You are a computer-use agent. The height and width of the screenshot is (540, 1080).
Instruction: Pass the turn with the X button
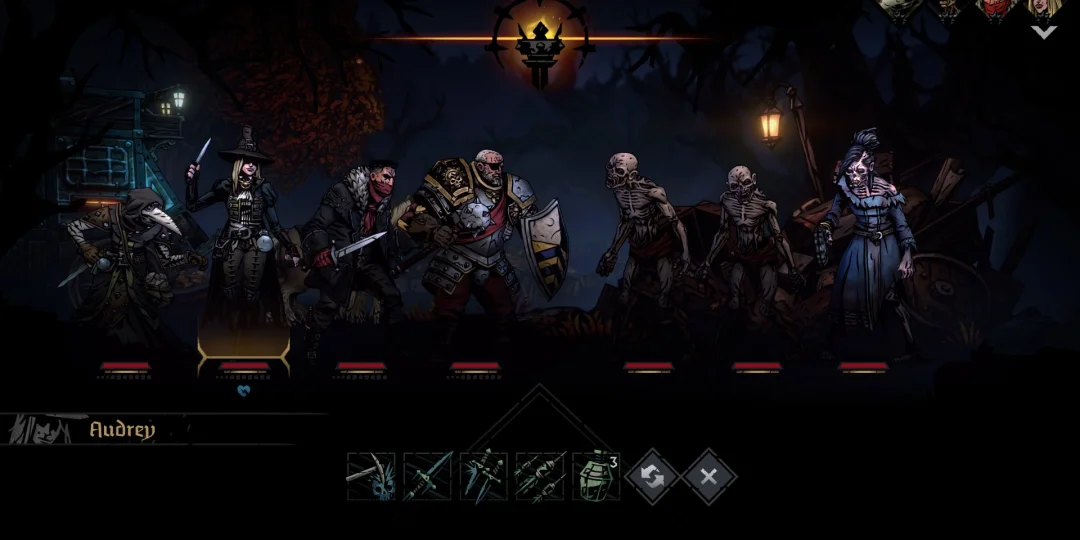click(x=709, y=477)
